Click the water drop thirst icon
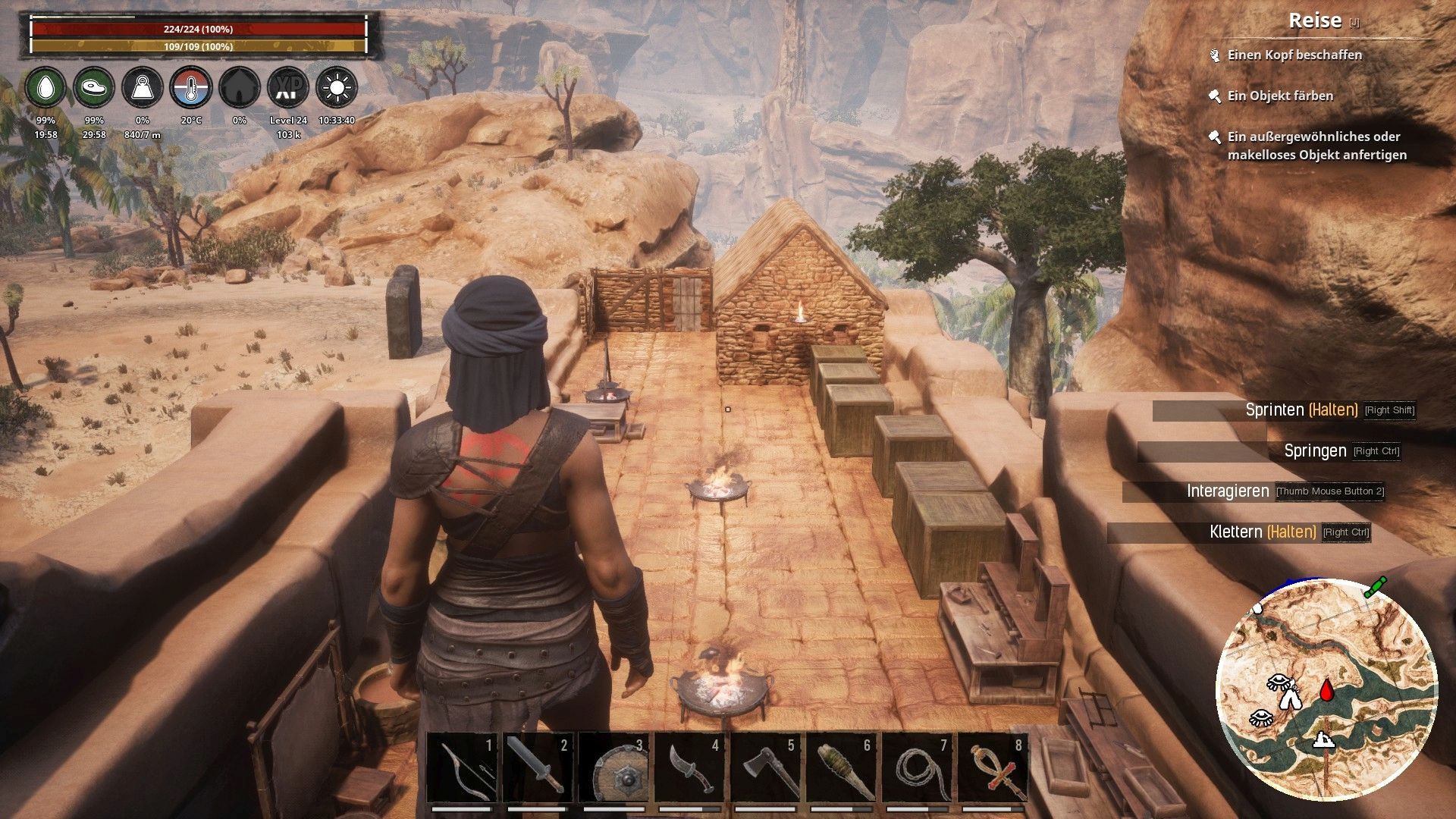This screenshot has height=819, width=1456. (45, 87)
